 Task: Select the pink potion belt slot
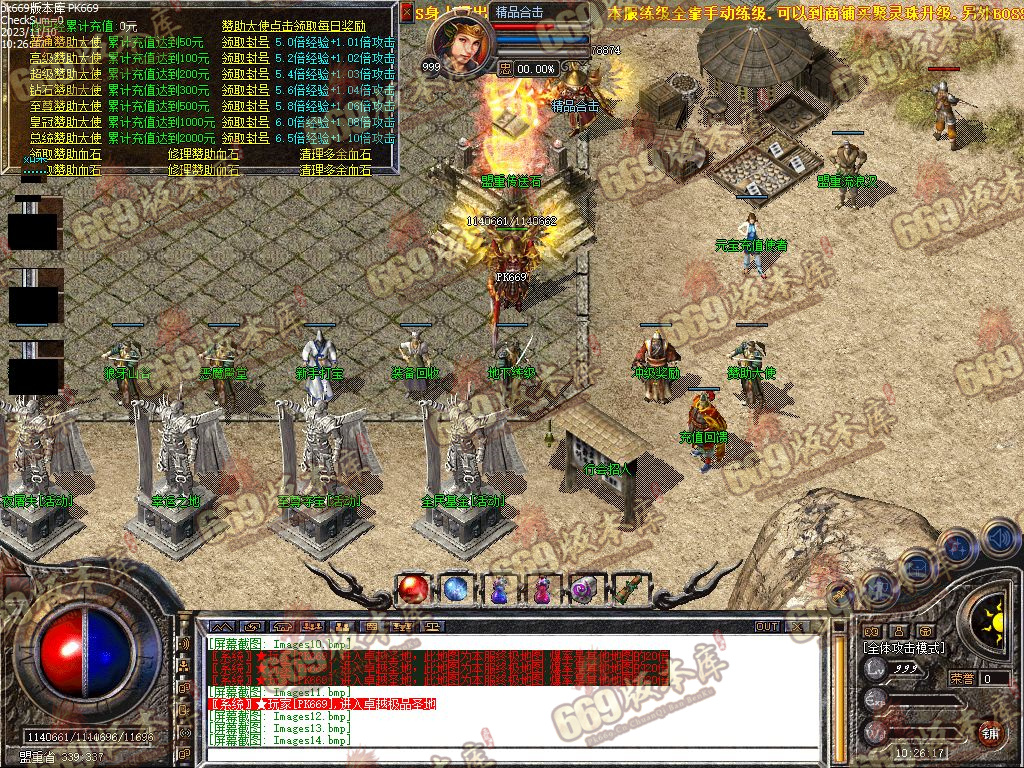click(x=542, y=590)
